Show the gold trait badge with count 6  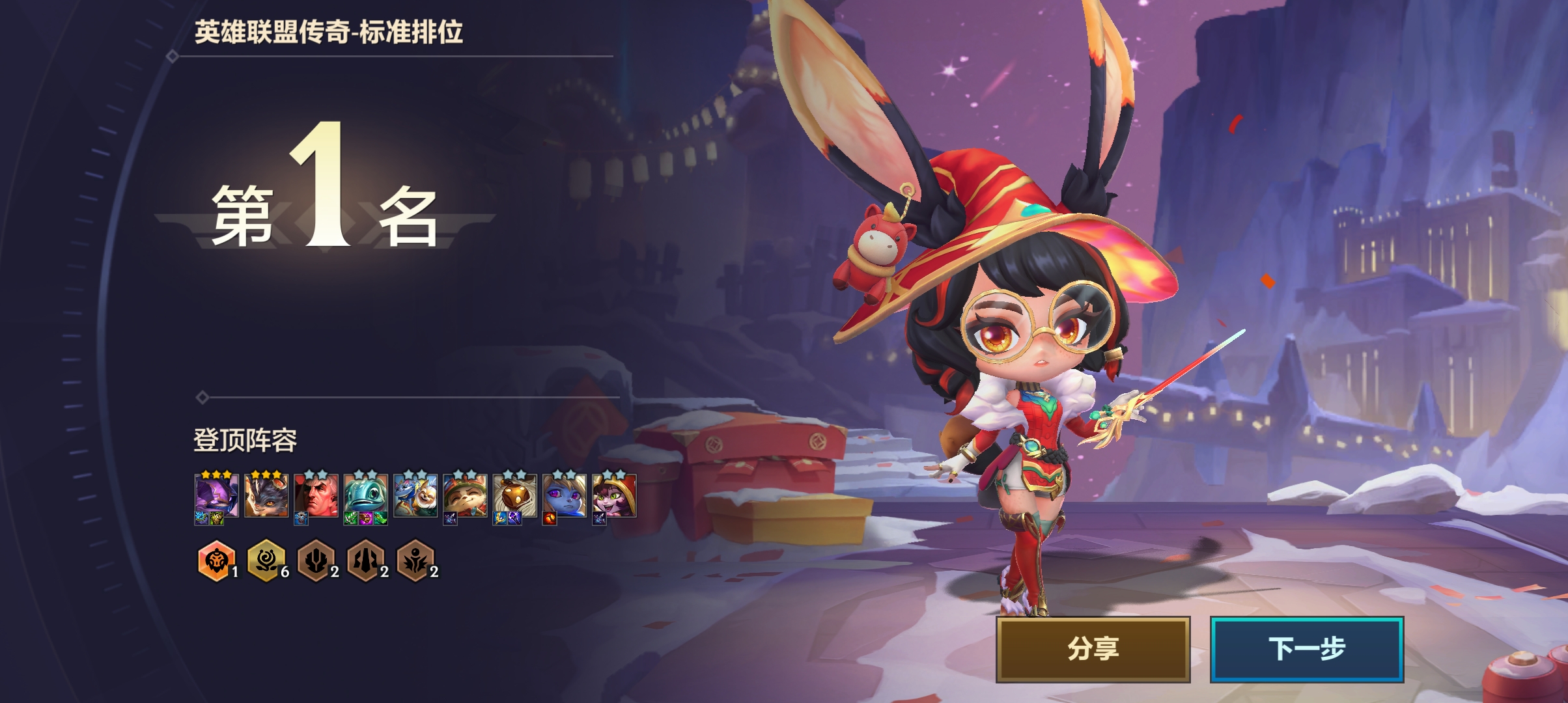(x=266, y=560)
